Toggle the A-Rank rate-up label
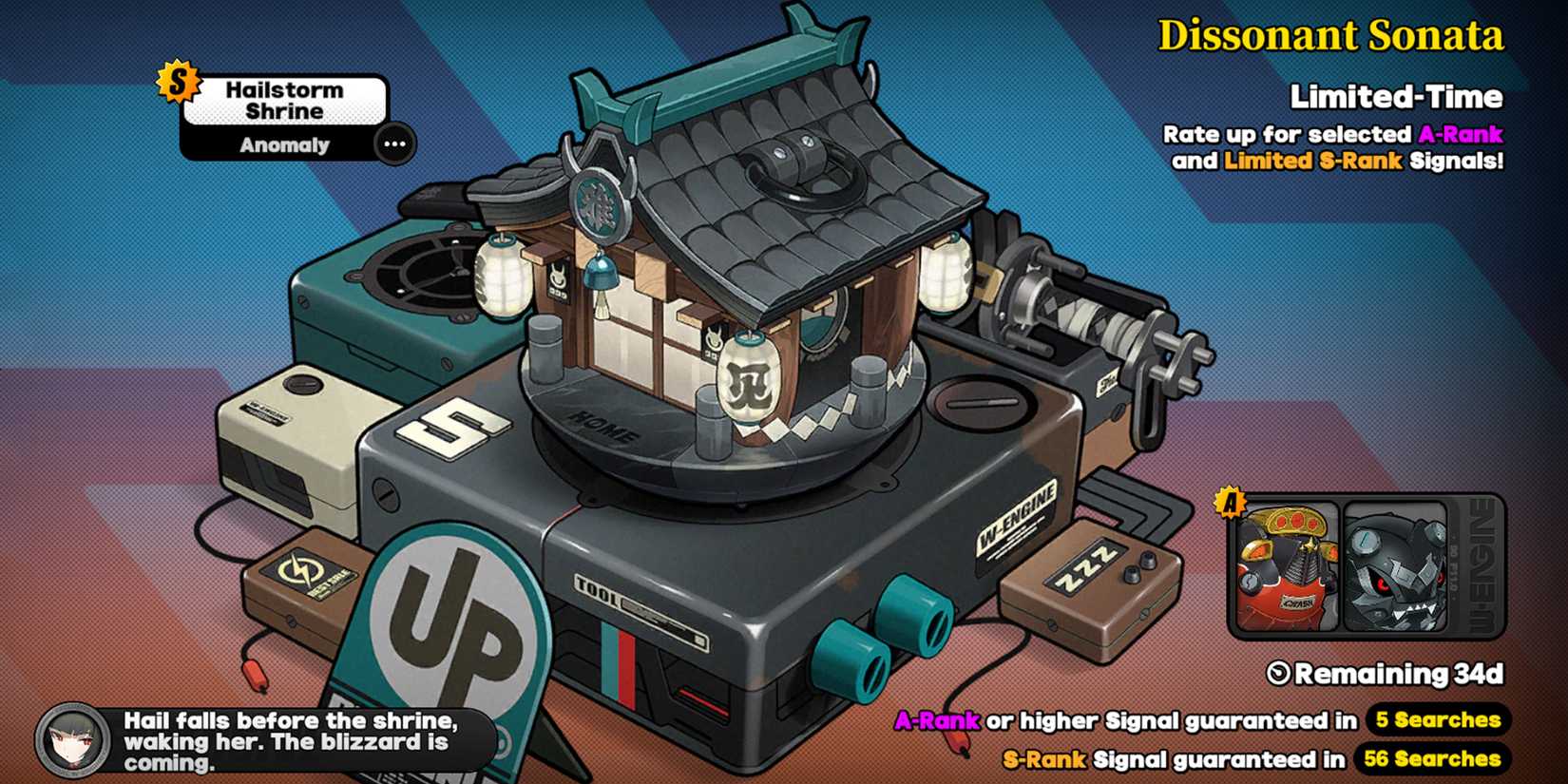The height and width of the screenshot is (784, 1568). tap(1460, 134)
